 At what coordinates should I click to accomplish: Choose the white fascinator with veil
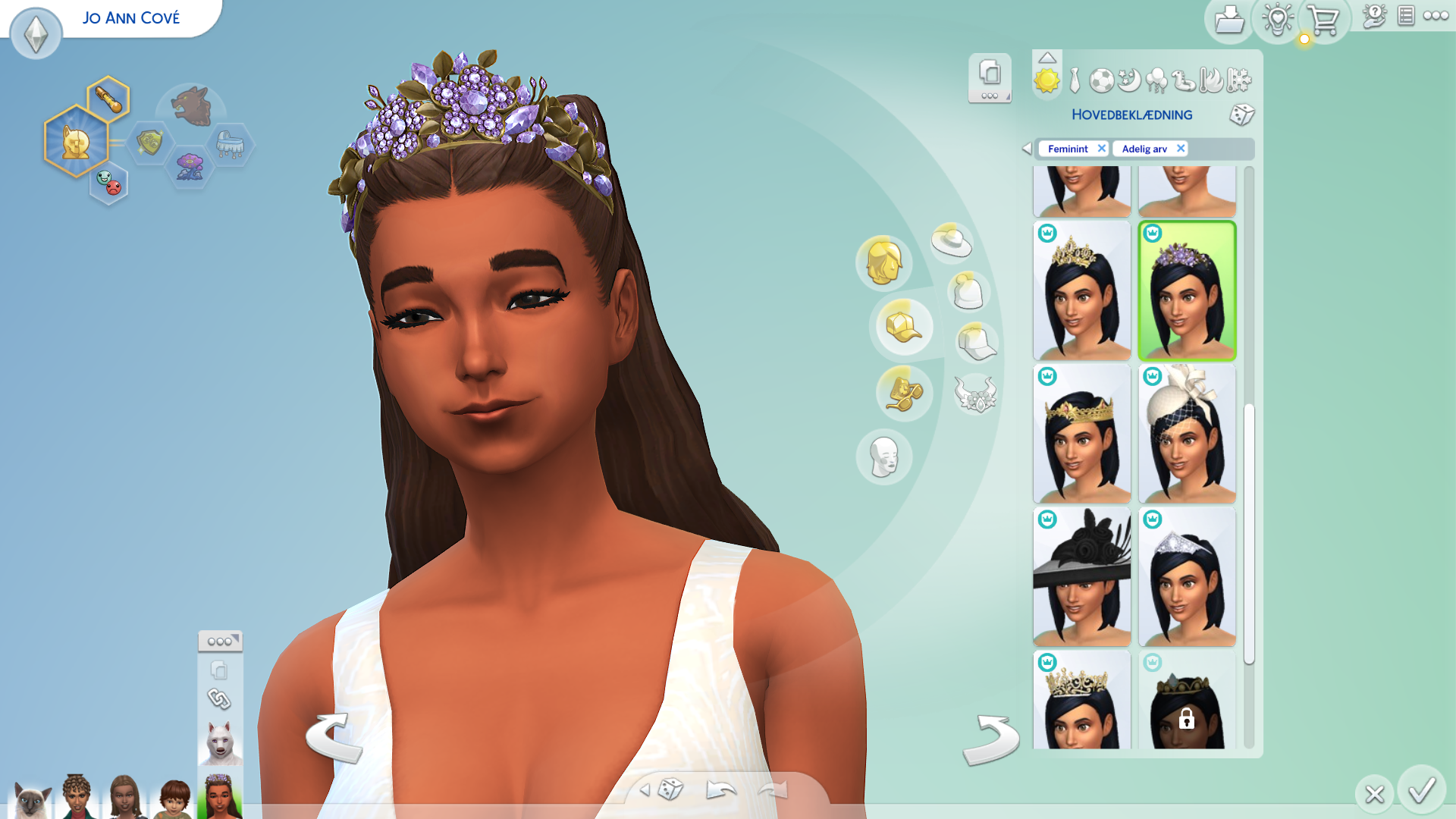click(1187, 434)
